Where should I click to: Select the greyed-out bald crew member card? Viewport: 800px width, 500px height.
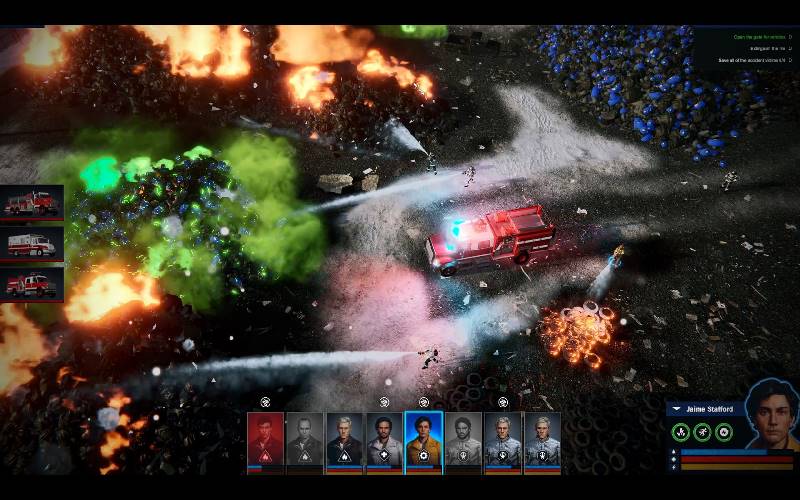[304, 441]
